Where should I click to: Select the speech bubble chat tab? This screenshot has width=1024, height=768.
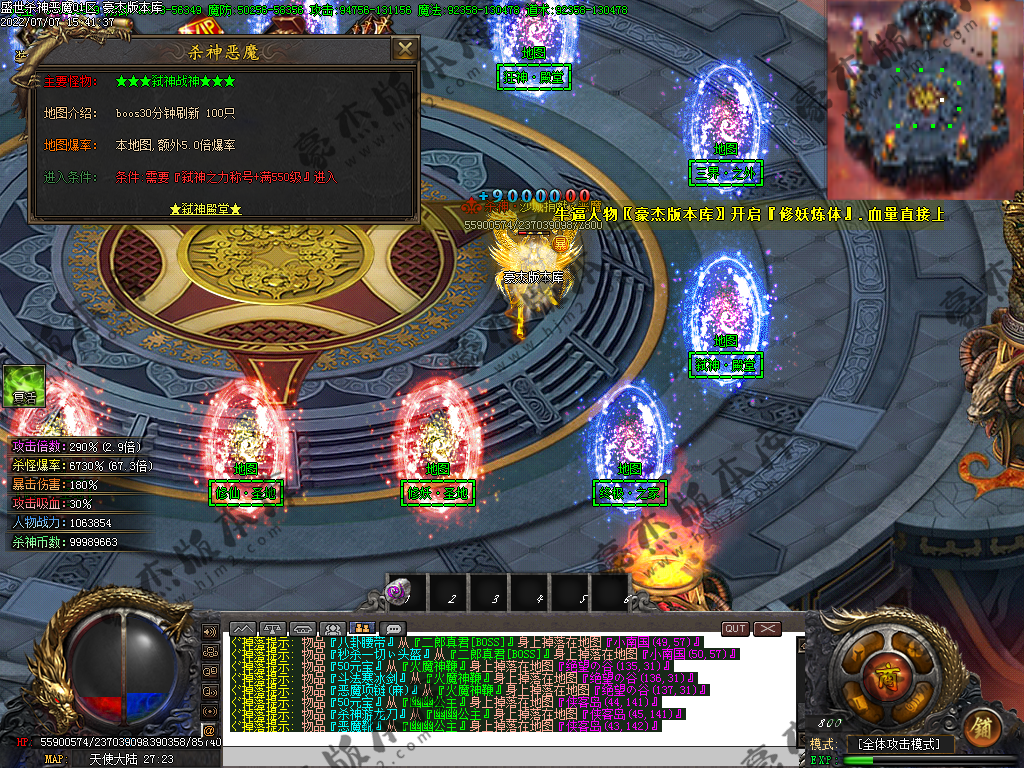click(392, 628)
